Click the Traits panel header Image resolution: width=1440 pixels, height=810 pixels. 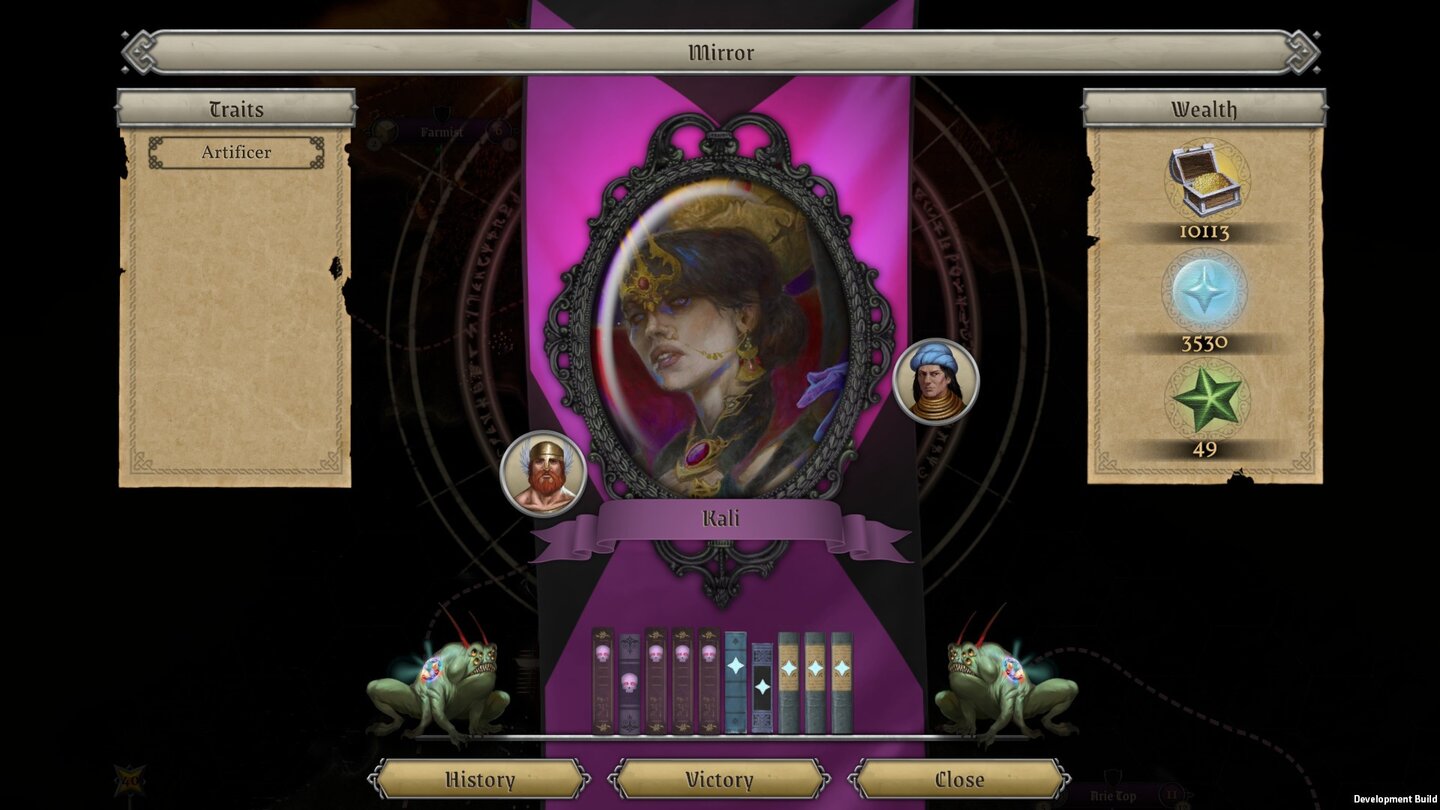click(236, 110)
